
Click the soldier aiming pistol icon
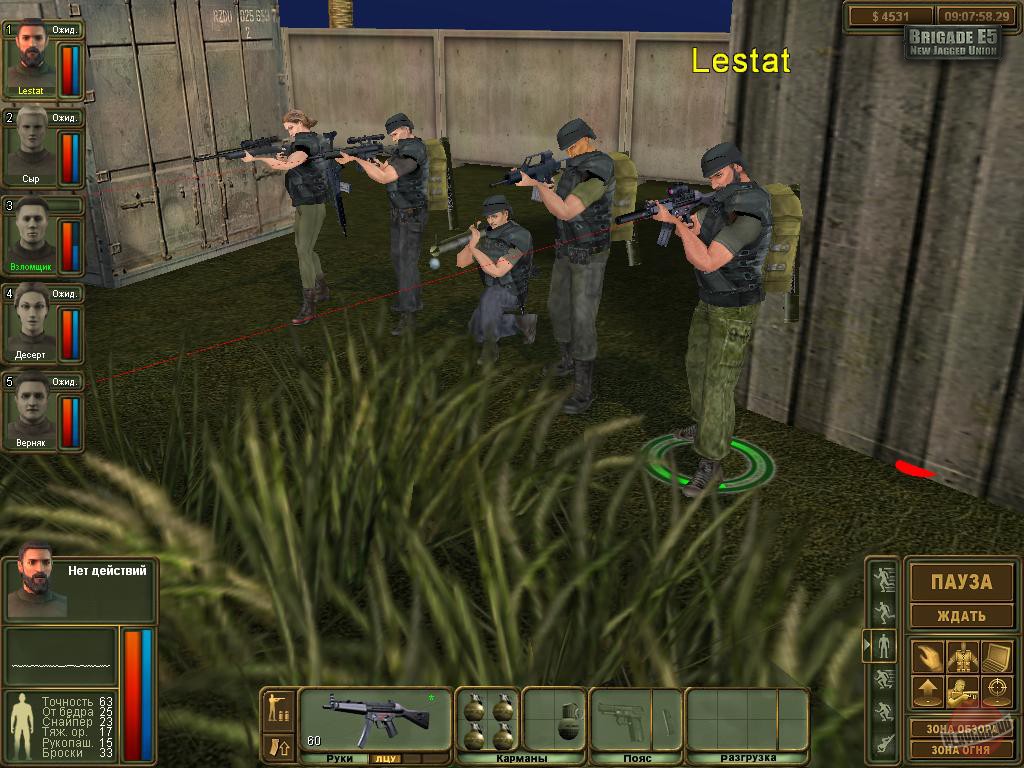click(x=961, y=690)
